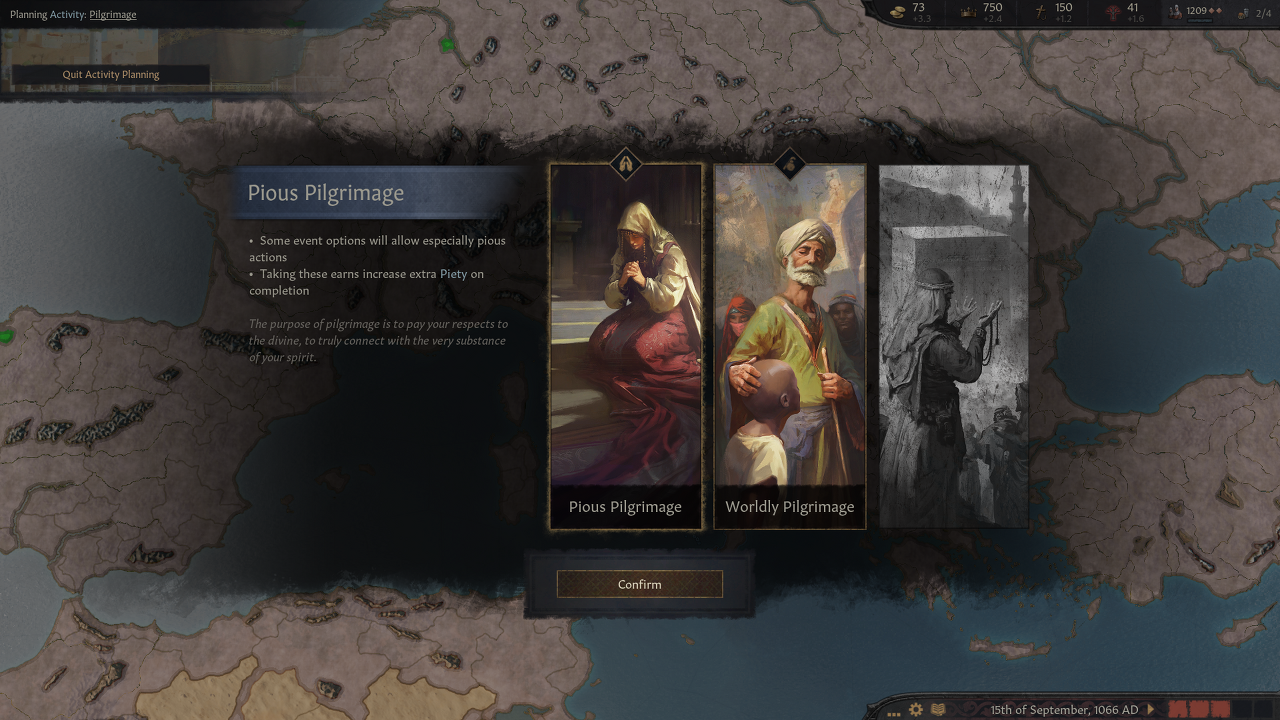Quit Activity Planning
The image size is (1280, 720).
tap(111, 74)
